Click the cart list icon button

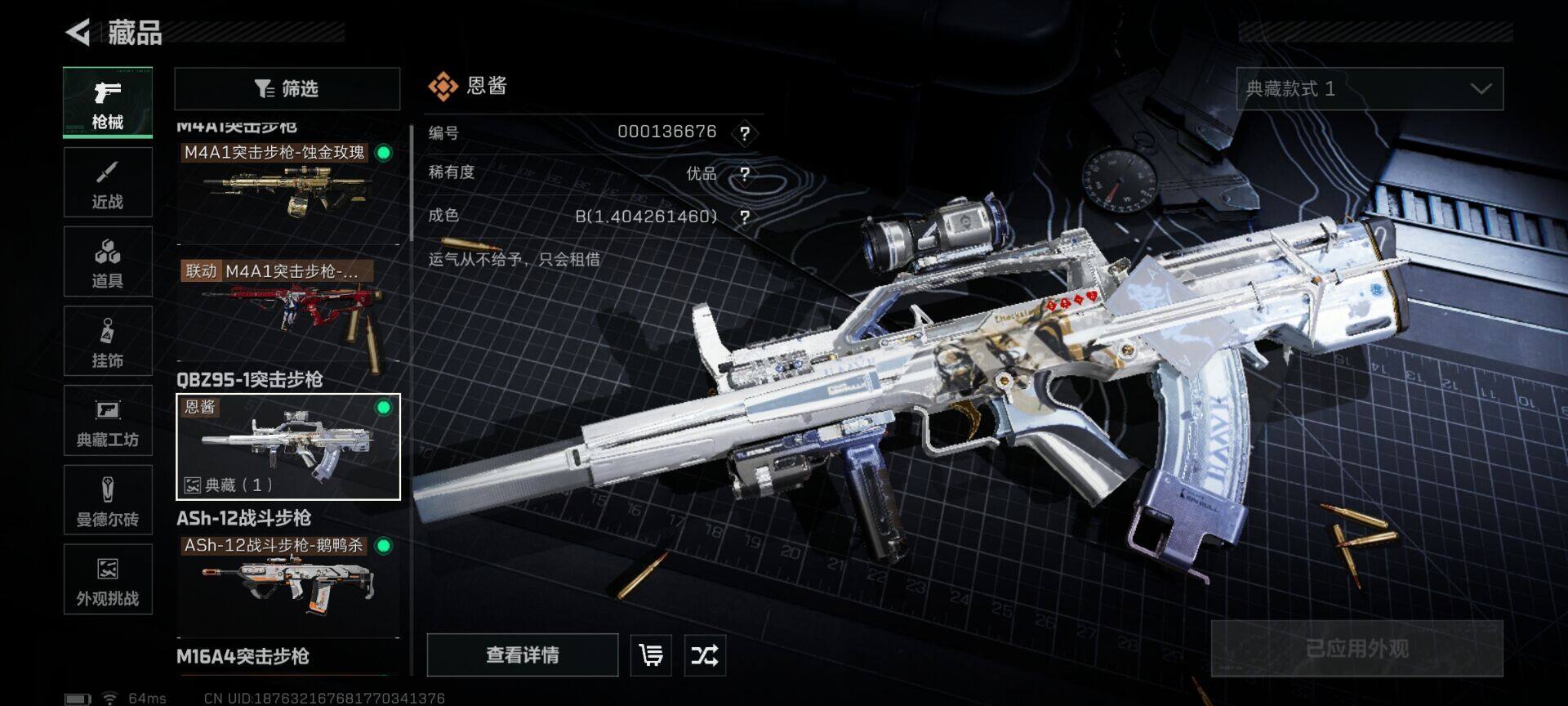point(651,655)
